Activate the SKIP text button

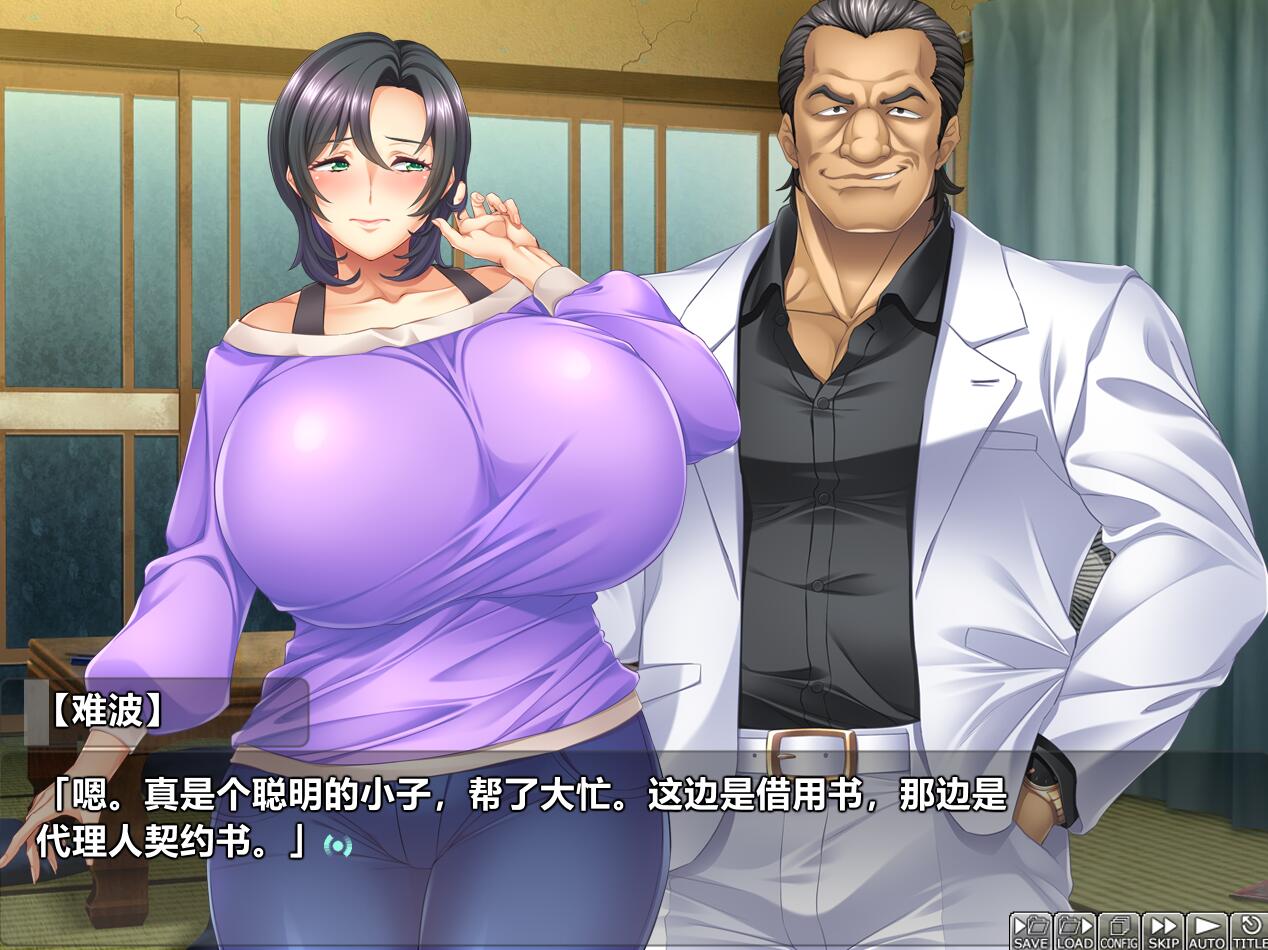pos(1162,931)
